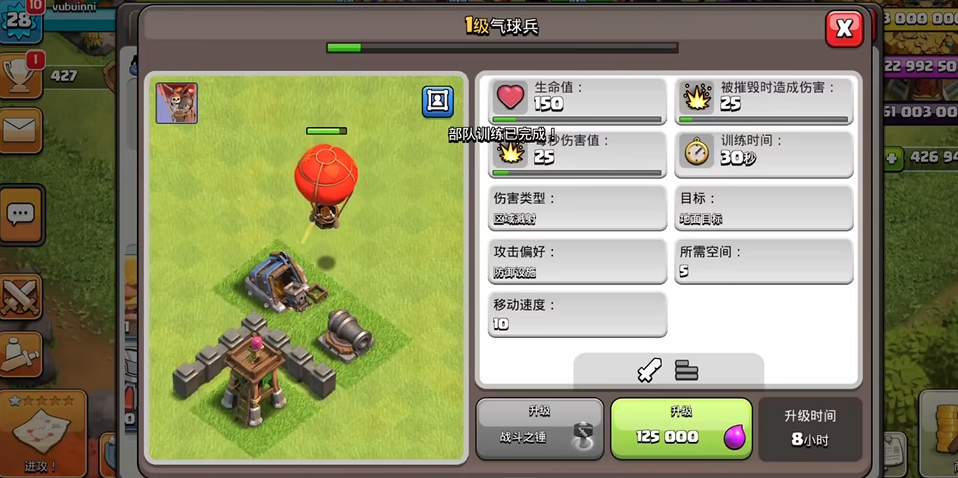Screen dimensions: 958x478
Task: Open the trophy league icon
Action: click(x=22, y=74)
